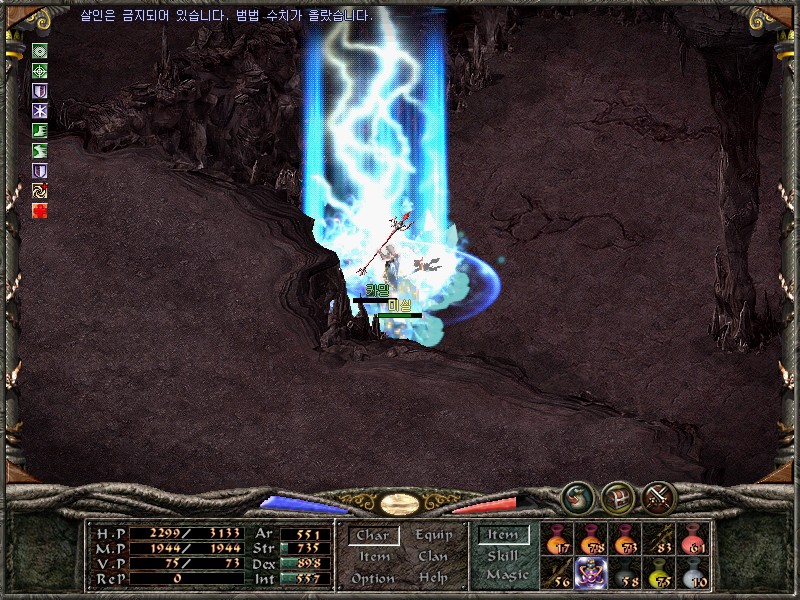800x600 pixels.
Task: Open the Help menu
Action: coord(433,579)
